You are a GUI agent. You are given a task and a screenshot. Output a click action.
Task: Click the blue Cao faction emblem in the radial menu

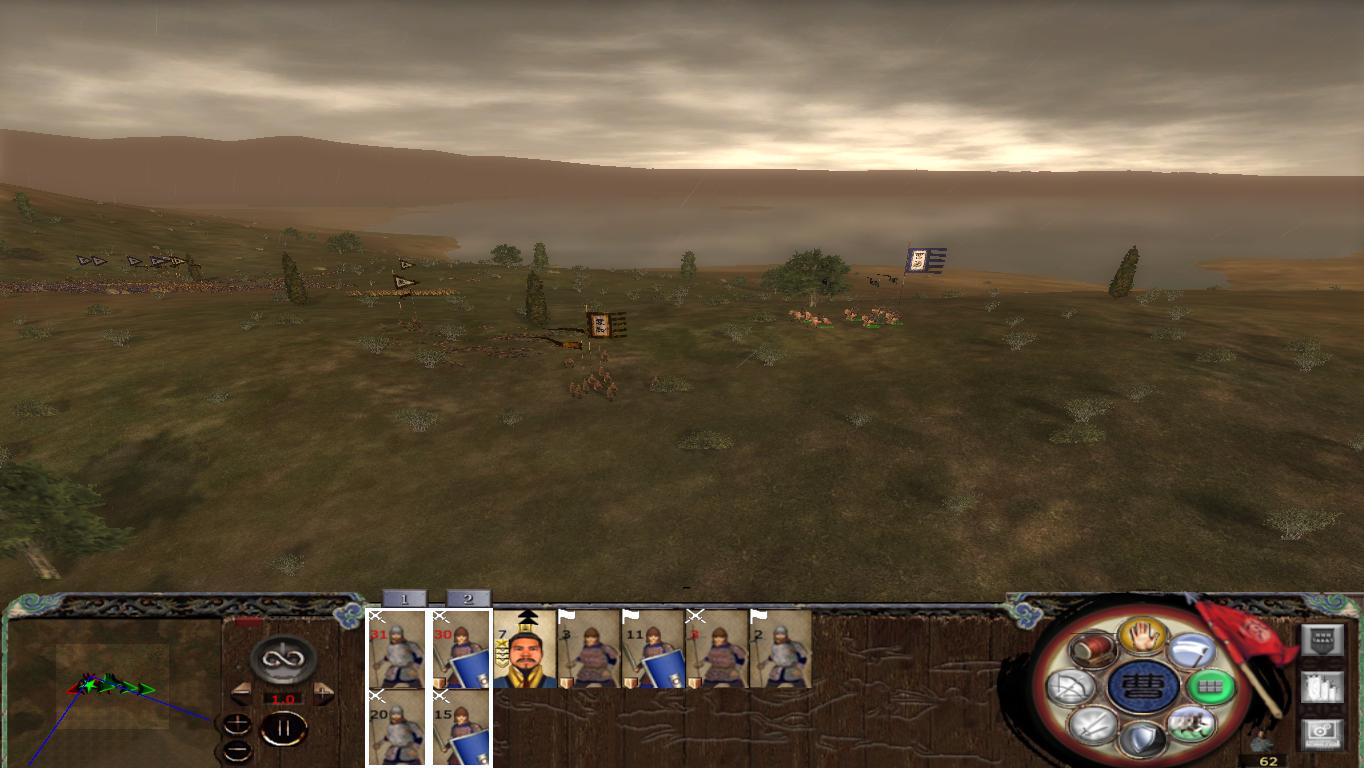click(x=1144, y=686)
